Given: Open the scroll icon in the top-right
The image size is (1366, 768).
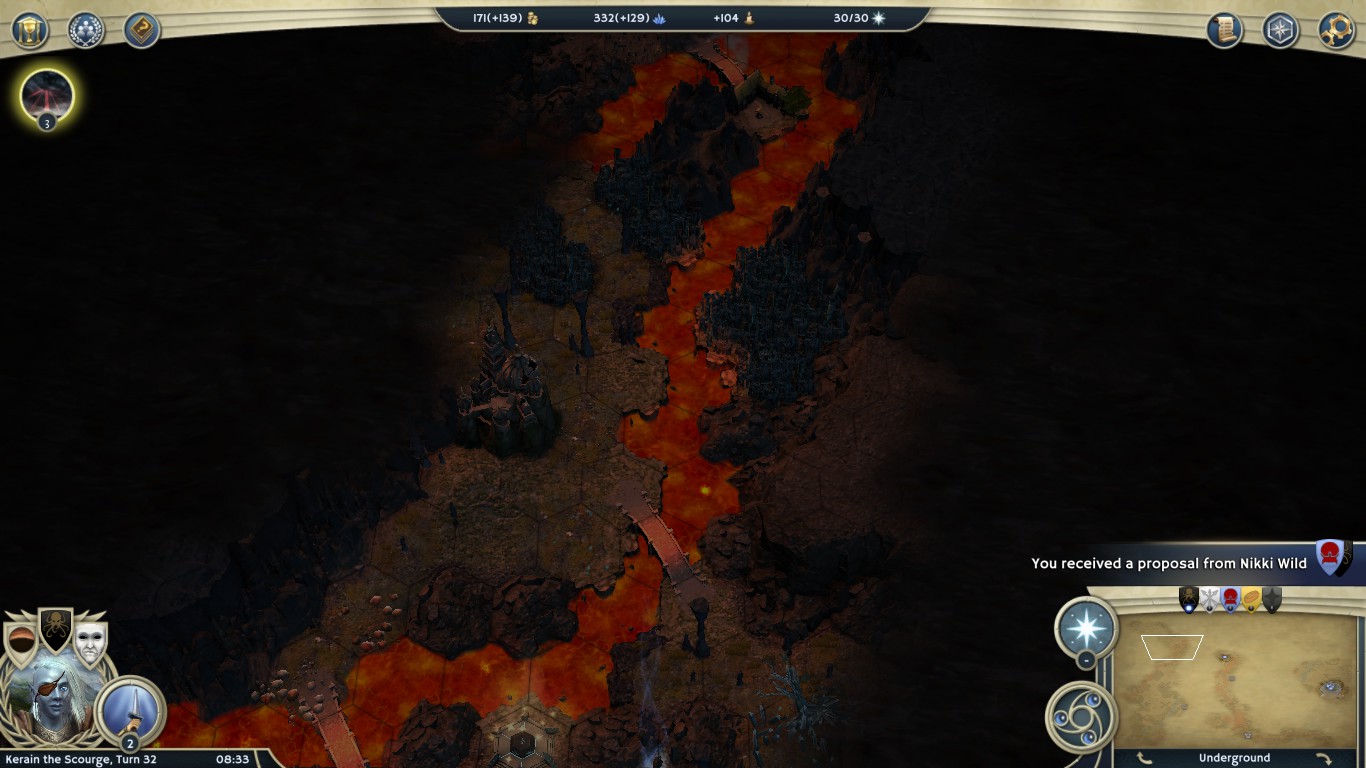Looking at the screenshot, I should coord(1224,30).
